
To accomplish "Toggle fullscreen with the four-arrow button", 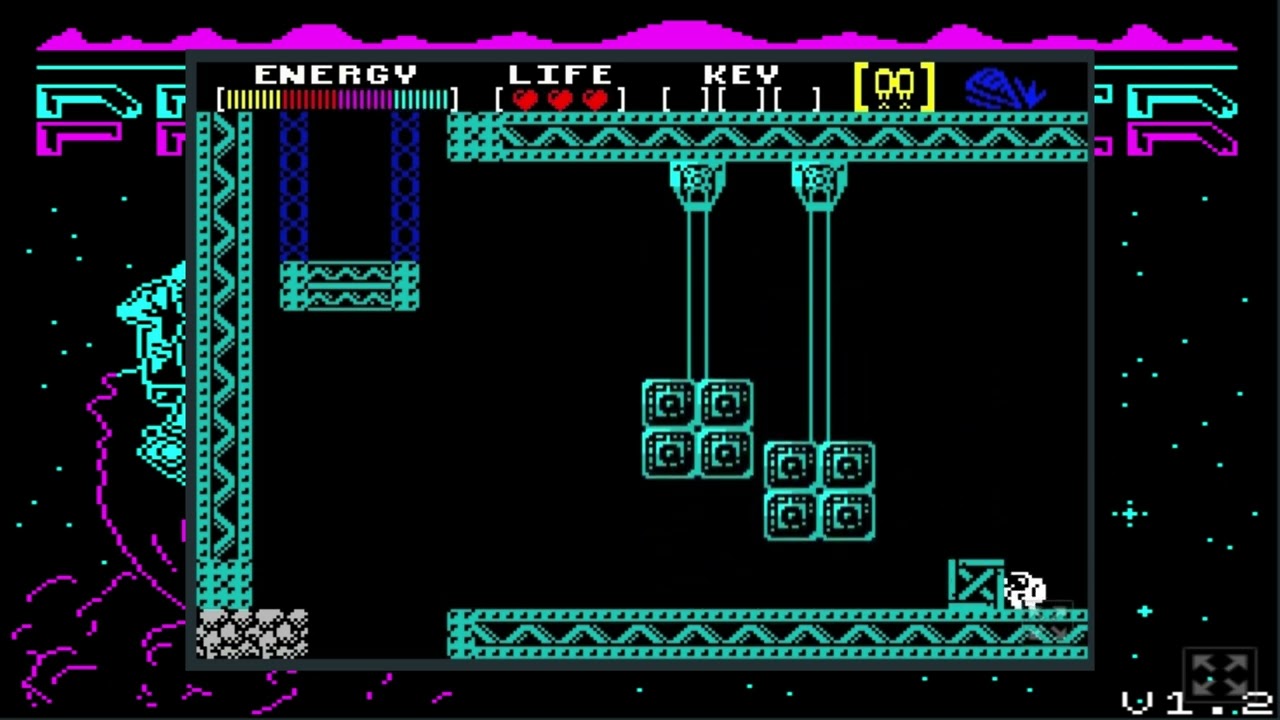I will coord(1220,673).
